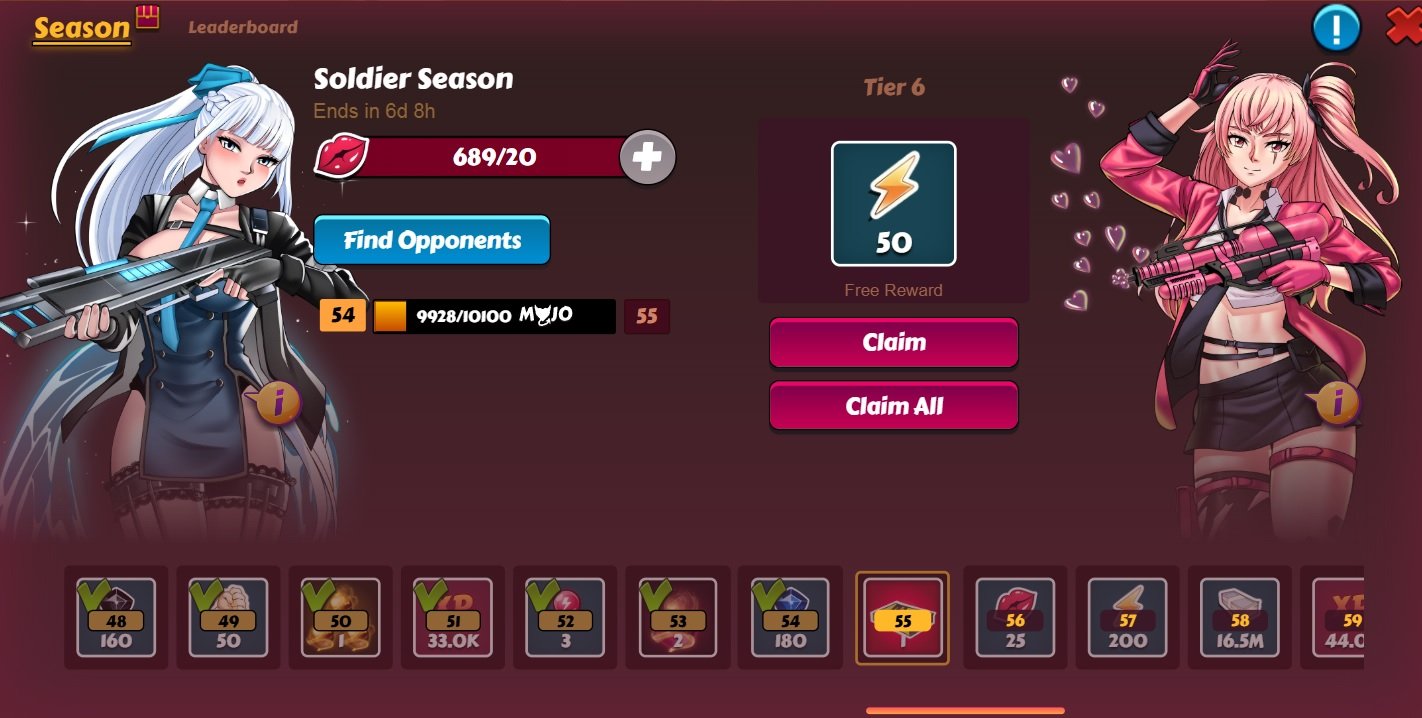This screenshot has width=1422, height=718.
Task: Close the season window with red X
Action: pos(1404,27)
